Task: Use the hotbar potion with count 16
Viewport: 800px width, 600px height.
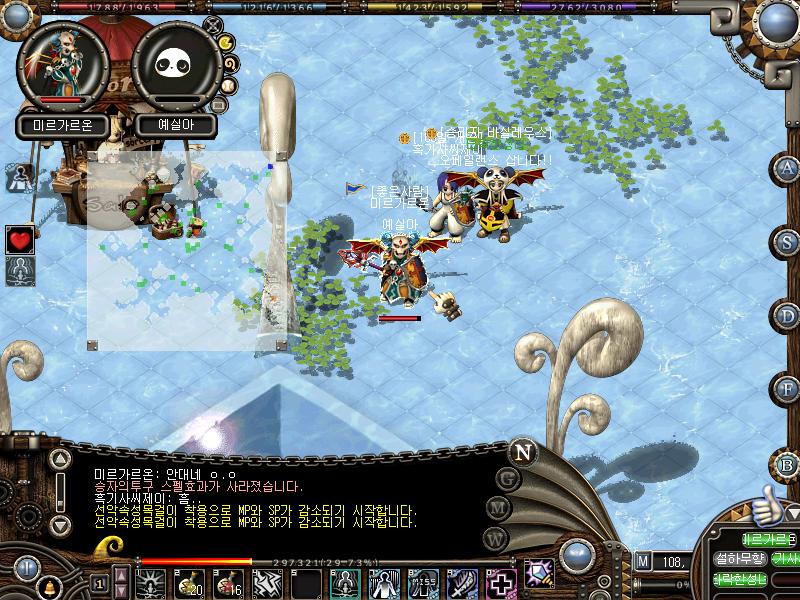Action: [227, 582]
